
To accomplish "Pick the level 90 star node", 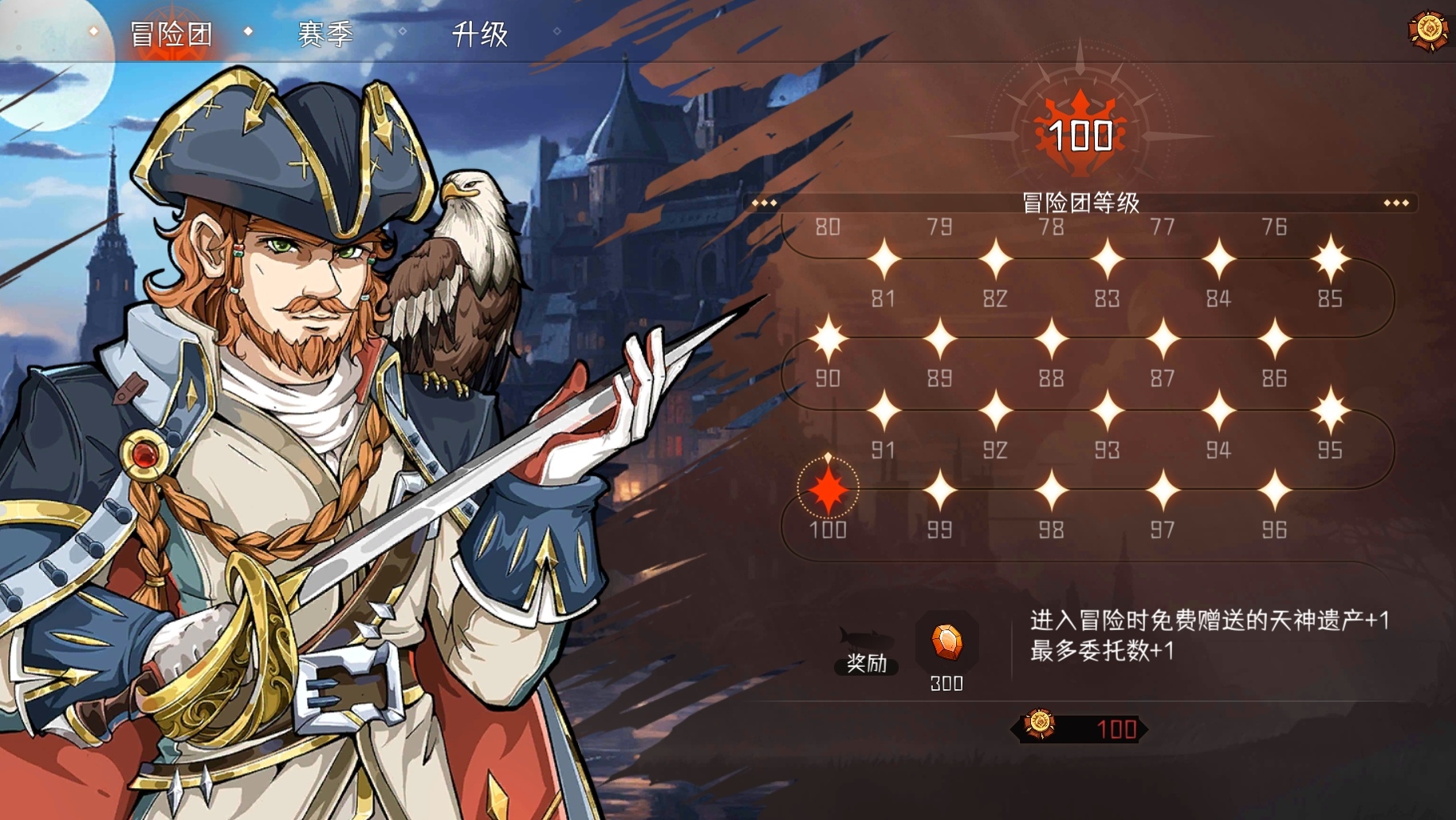I will [x=828, y=339].
